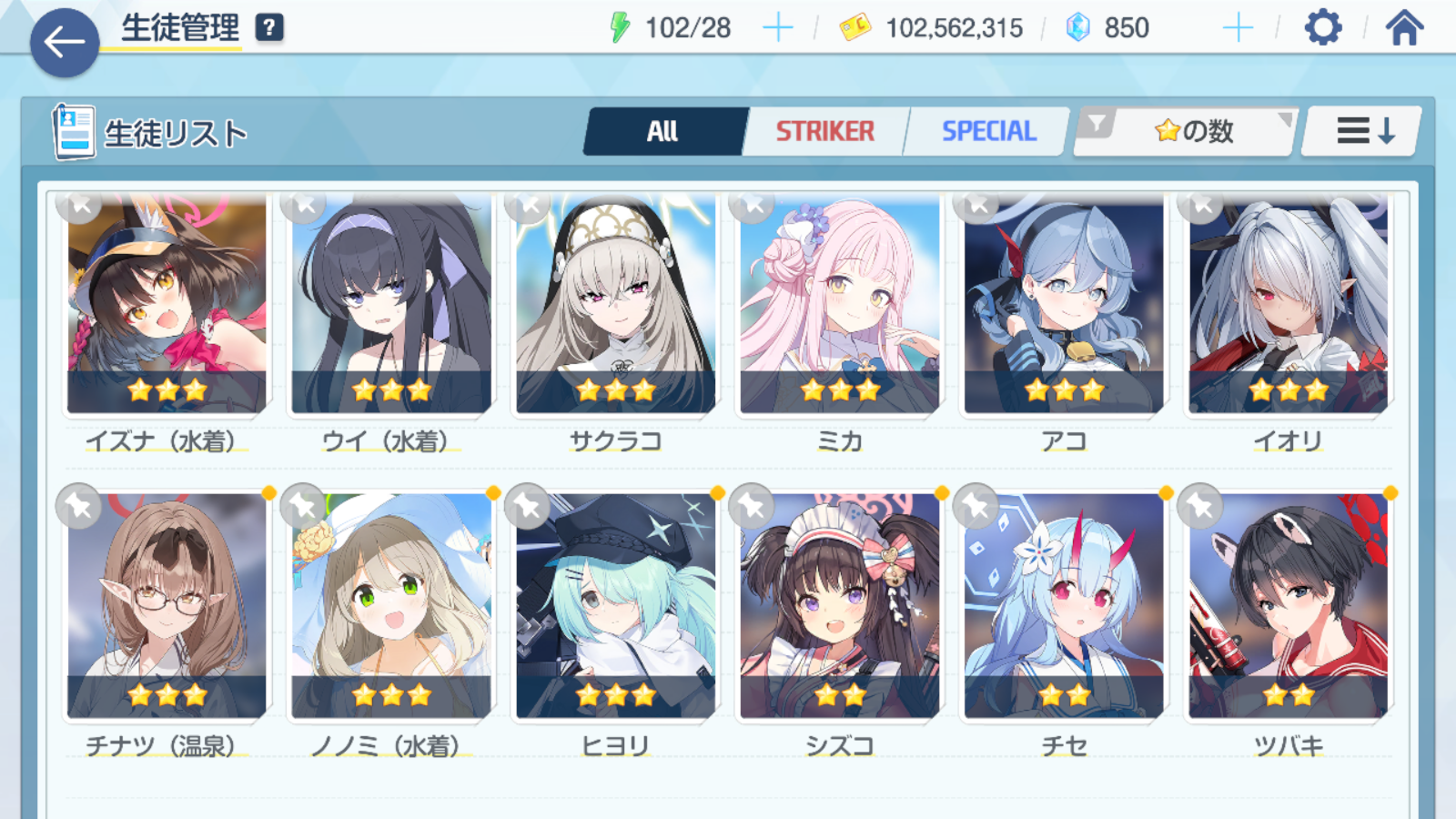Switch to the All tab
This screenshot has width=1456, height=819.
(x=663, y=132)
